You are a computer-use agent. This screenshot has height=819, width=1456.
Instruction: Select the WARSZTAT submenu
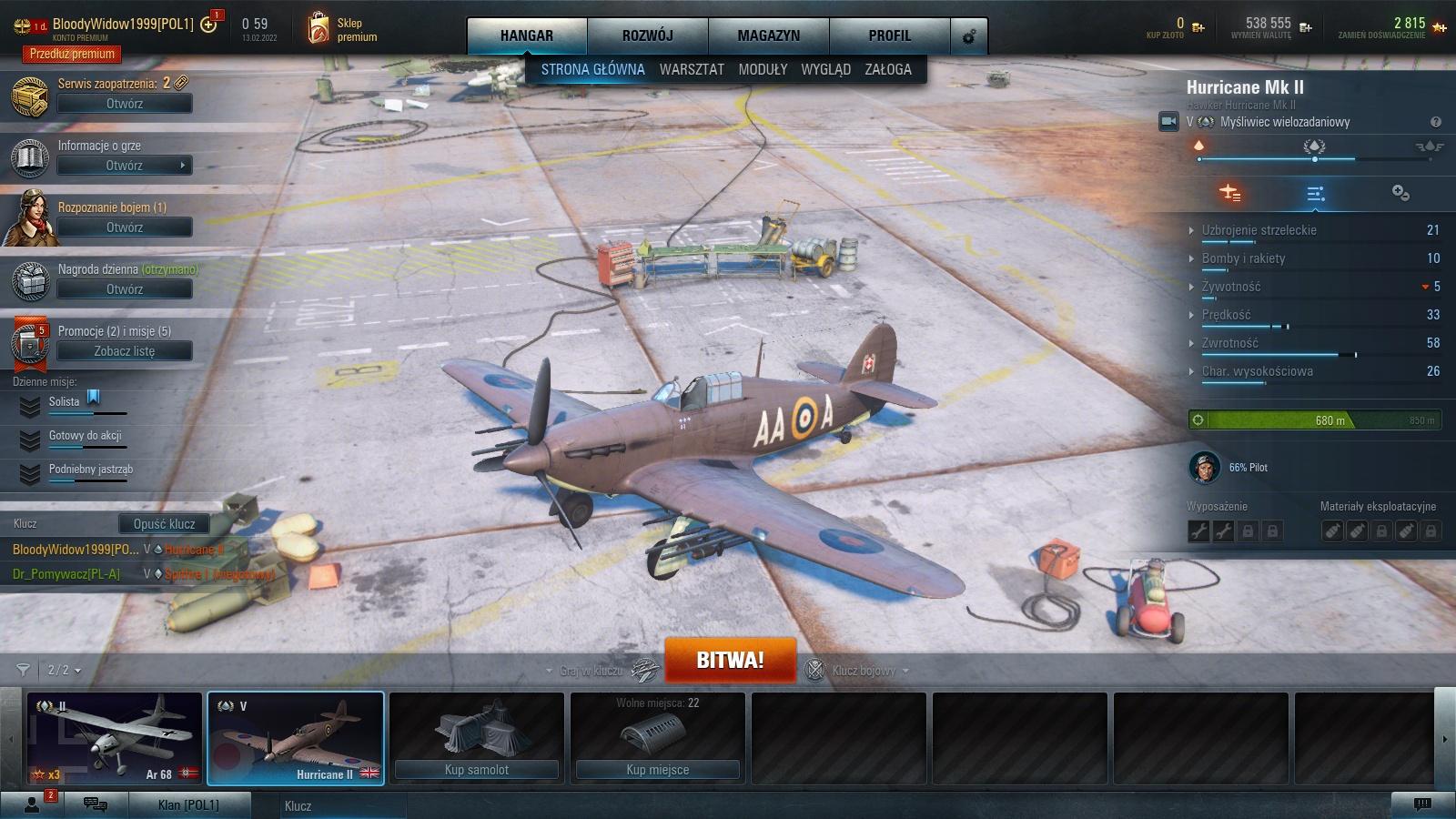(692, 69)
